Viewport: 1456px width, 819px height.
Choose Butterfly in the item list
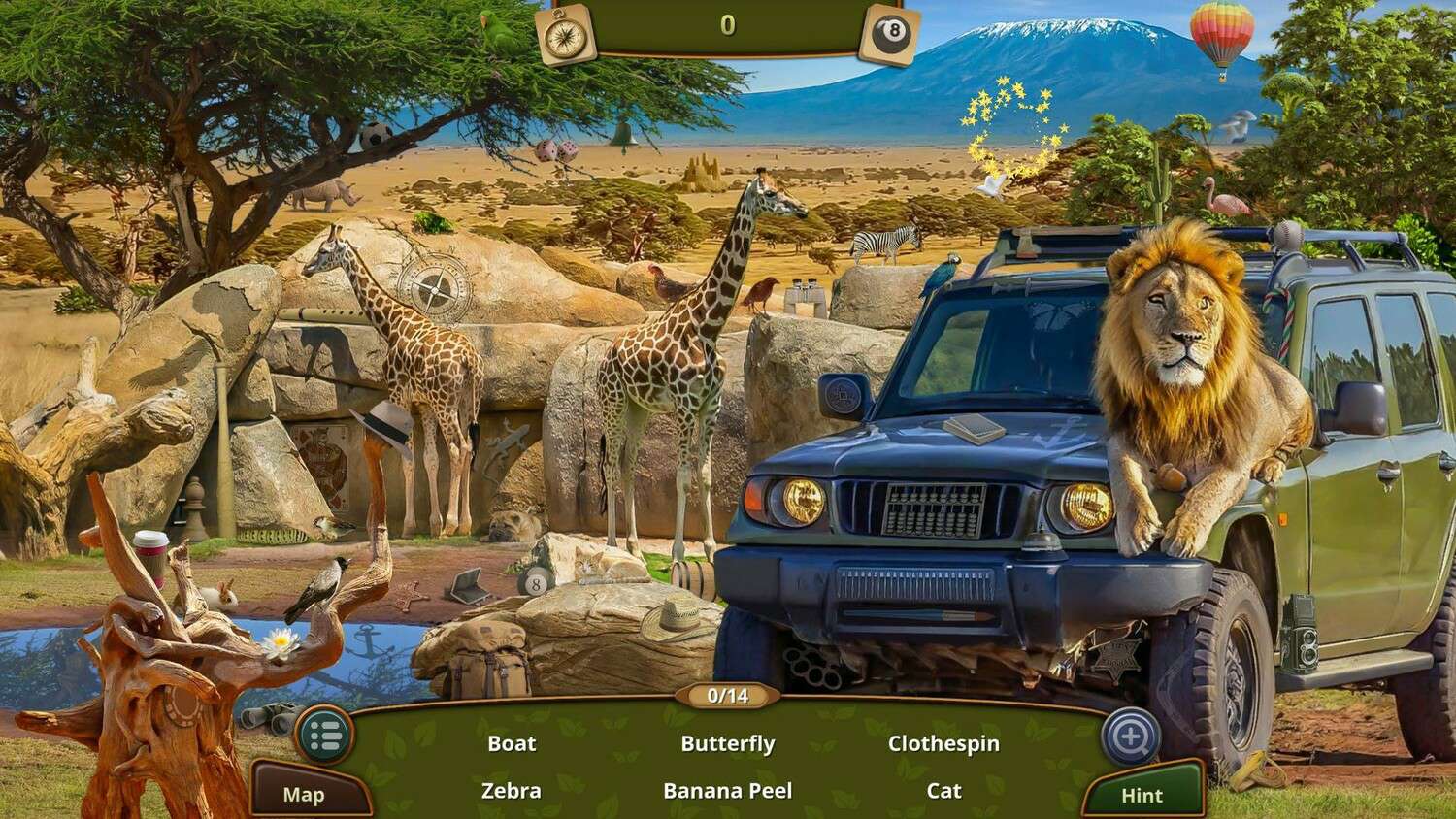point(728,744)
